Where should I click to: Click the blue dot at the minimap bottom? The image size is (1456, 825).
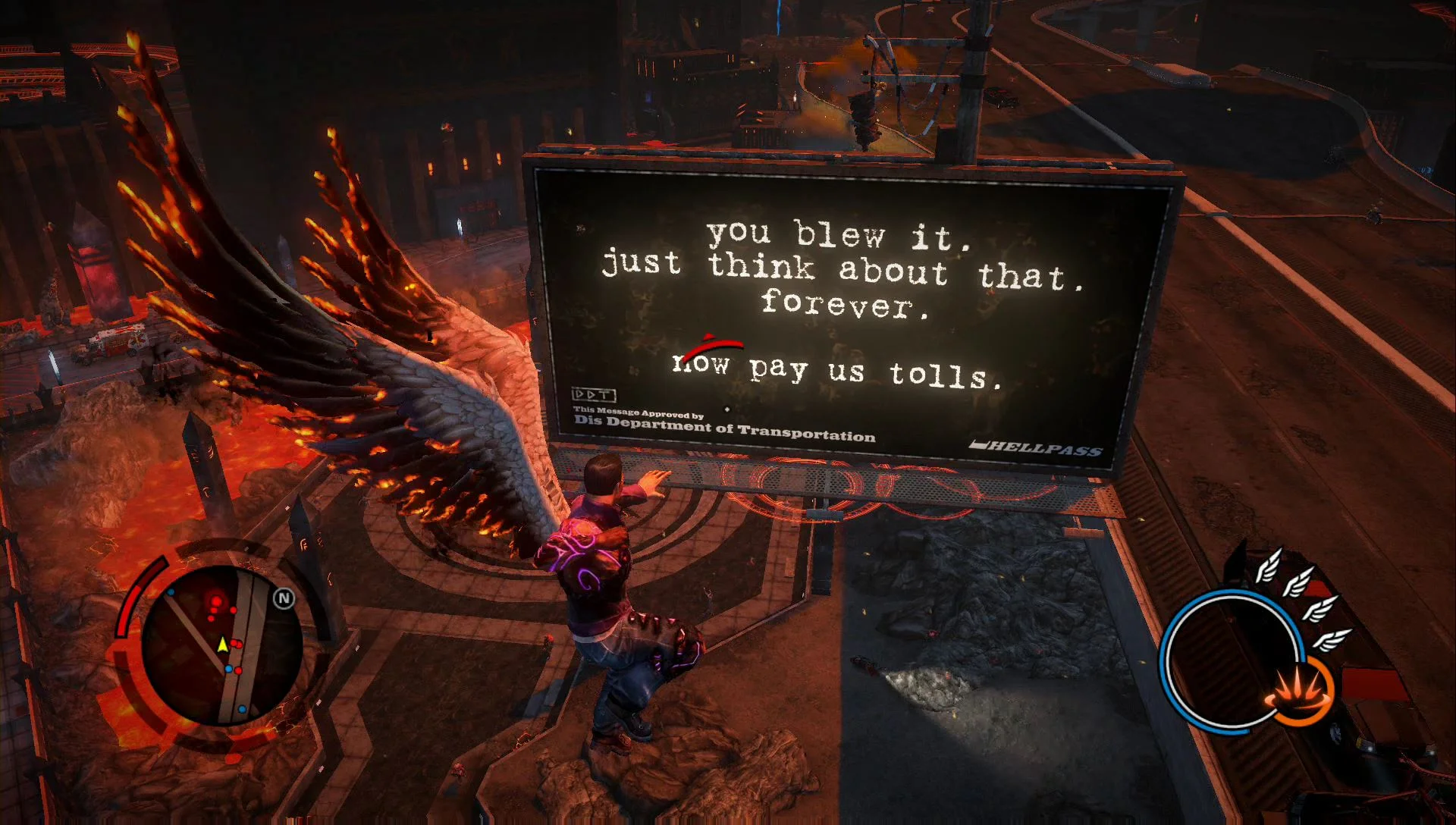point(242,708)
